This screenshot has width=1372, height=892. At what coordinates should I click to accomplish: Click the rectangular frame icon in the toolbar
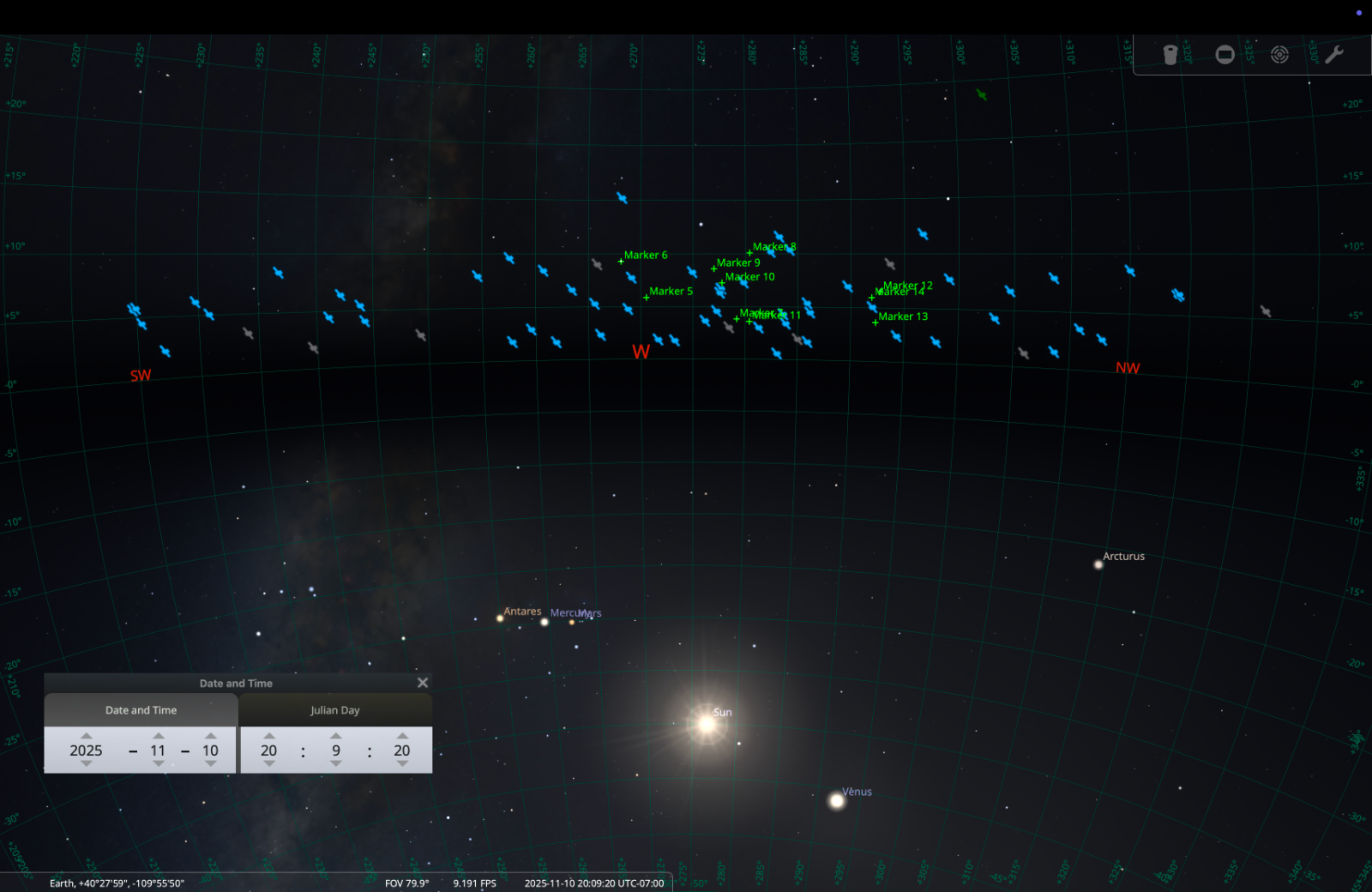click(x=1224, y=54)
